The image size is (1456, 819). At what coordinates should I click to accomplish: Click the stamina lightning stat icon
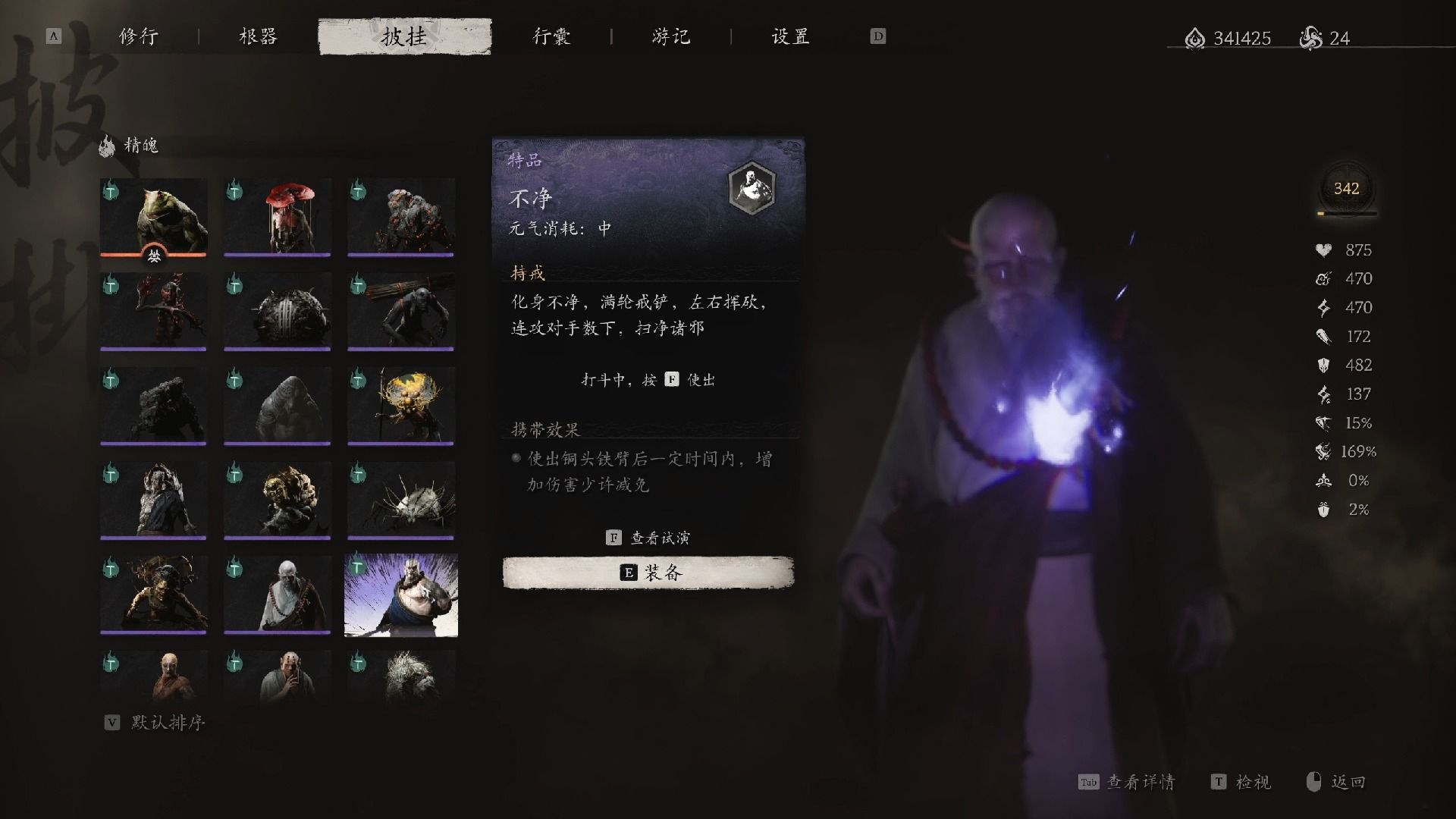1323,307
